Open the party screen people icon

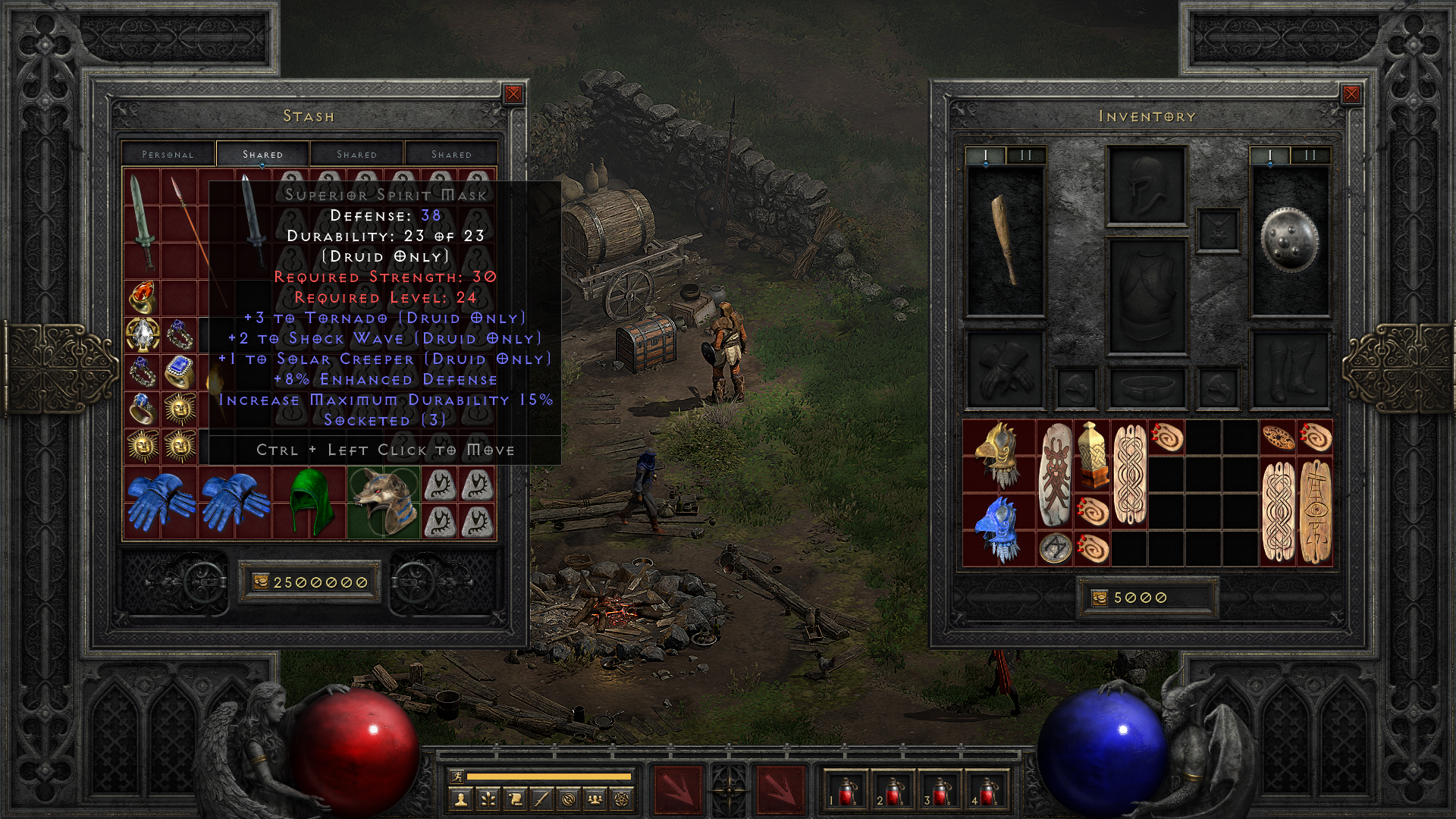coord(595,799)
